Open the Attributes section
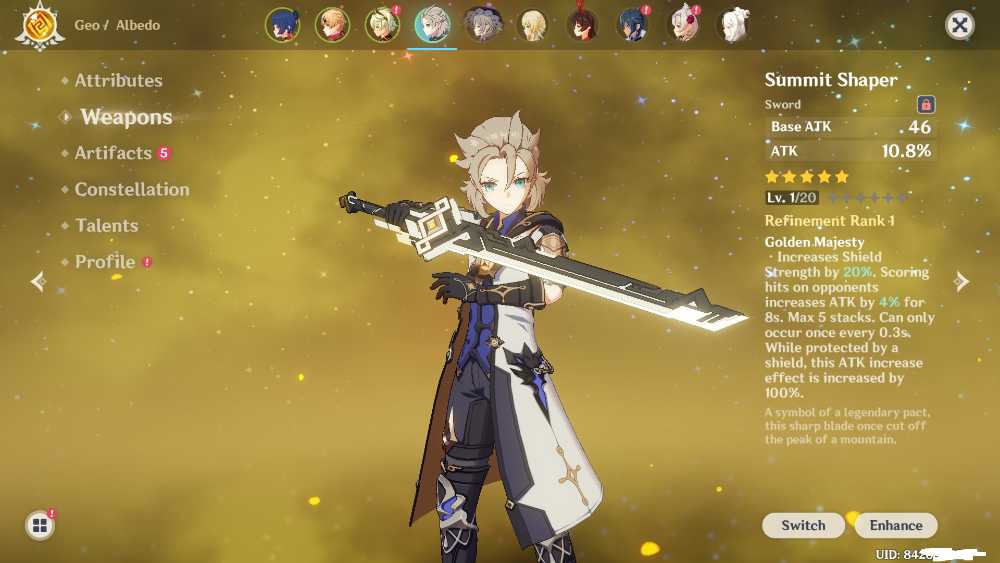The width and height of the screenshot is (1000, 563). (118, 80)
